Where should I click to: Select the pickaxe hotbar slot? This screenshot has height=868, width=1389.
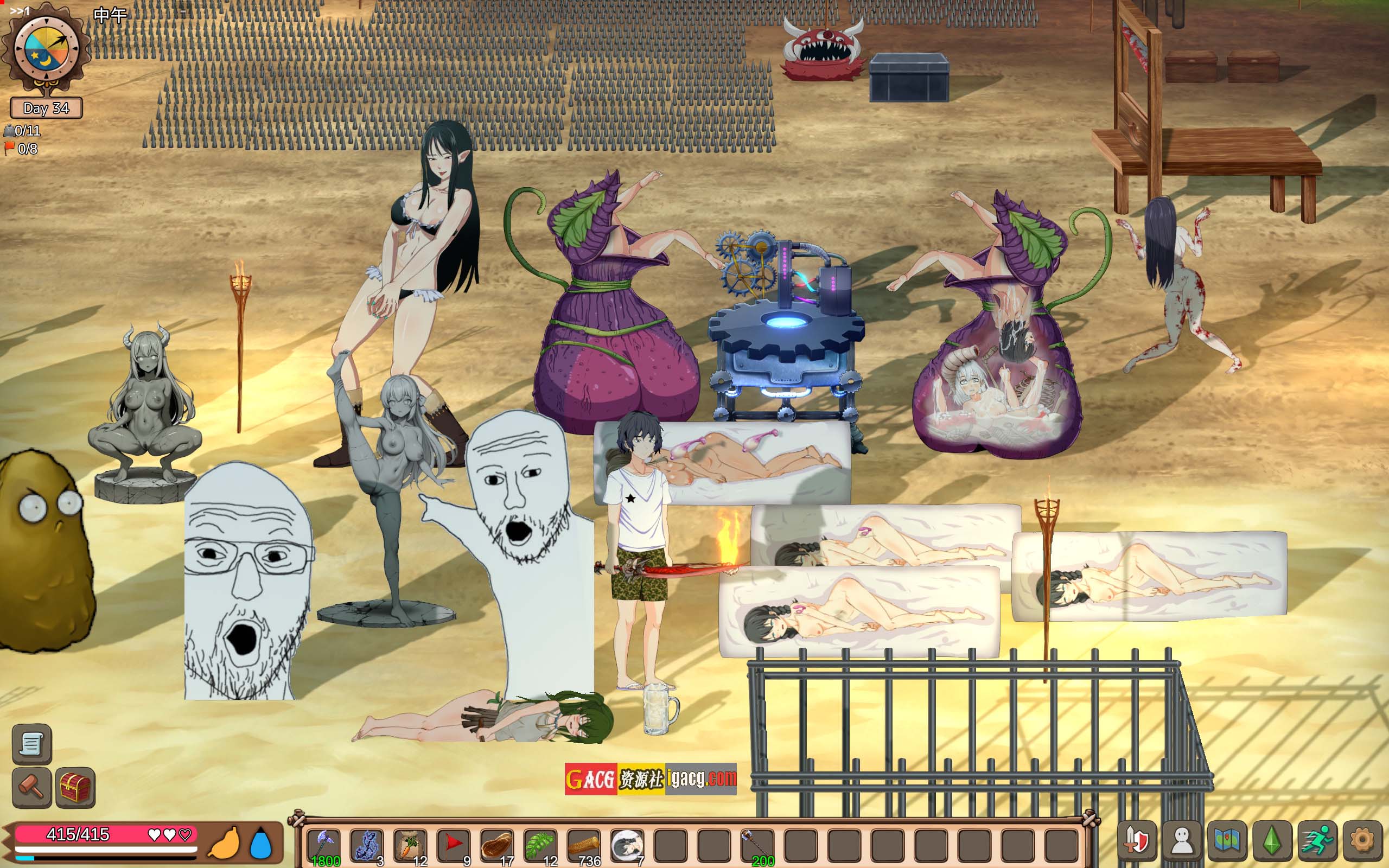pyautogui.click(x=323, y=846)
